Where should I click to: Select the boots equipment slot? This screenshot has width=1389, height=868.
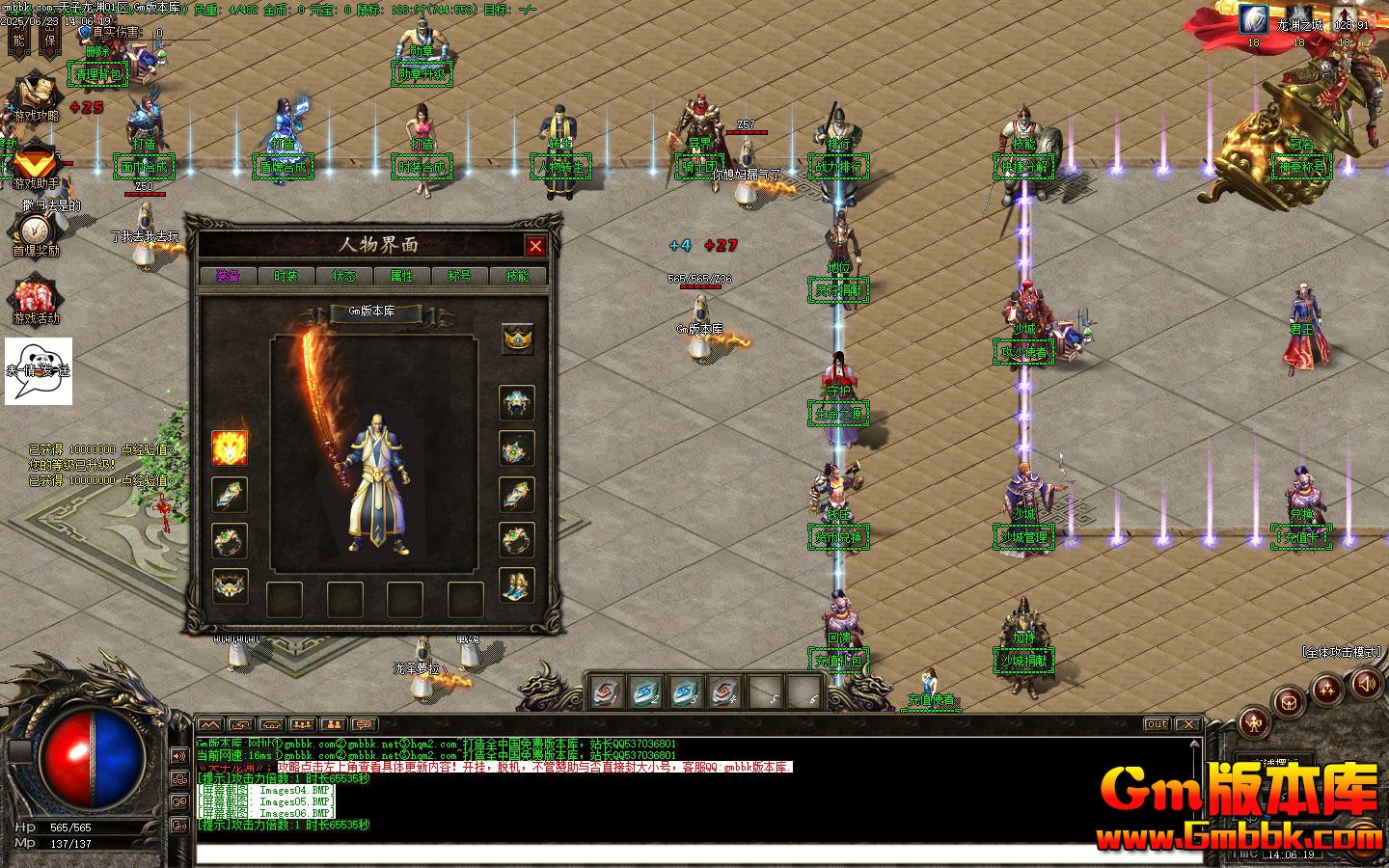[x=517, y=585]
